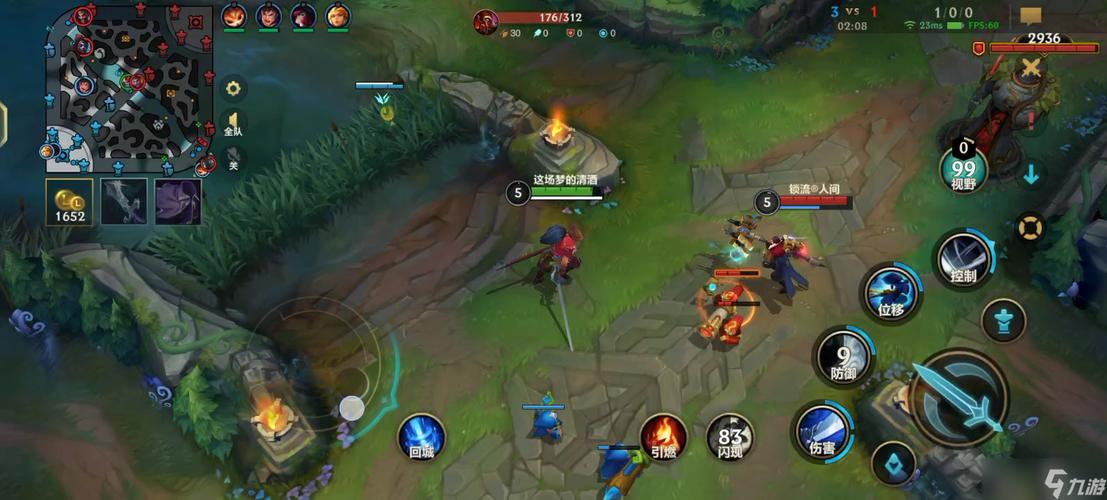Tap the minion target button

tap(894, 464)
